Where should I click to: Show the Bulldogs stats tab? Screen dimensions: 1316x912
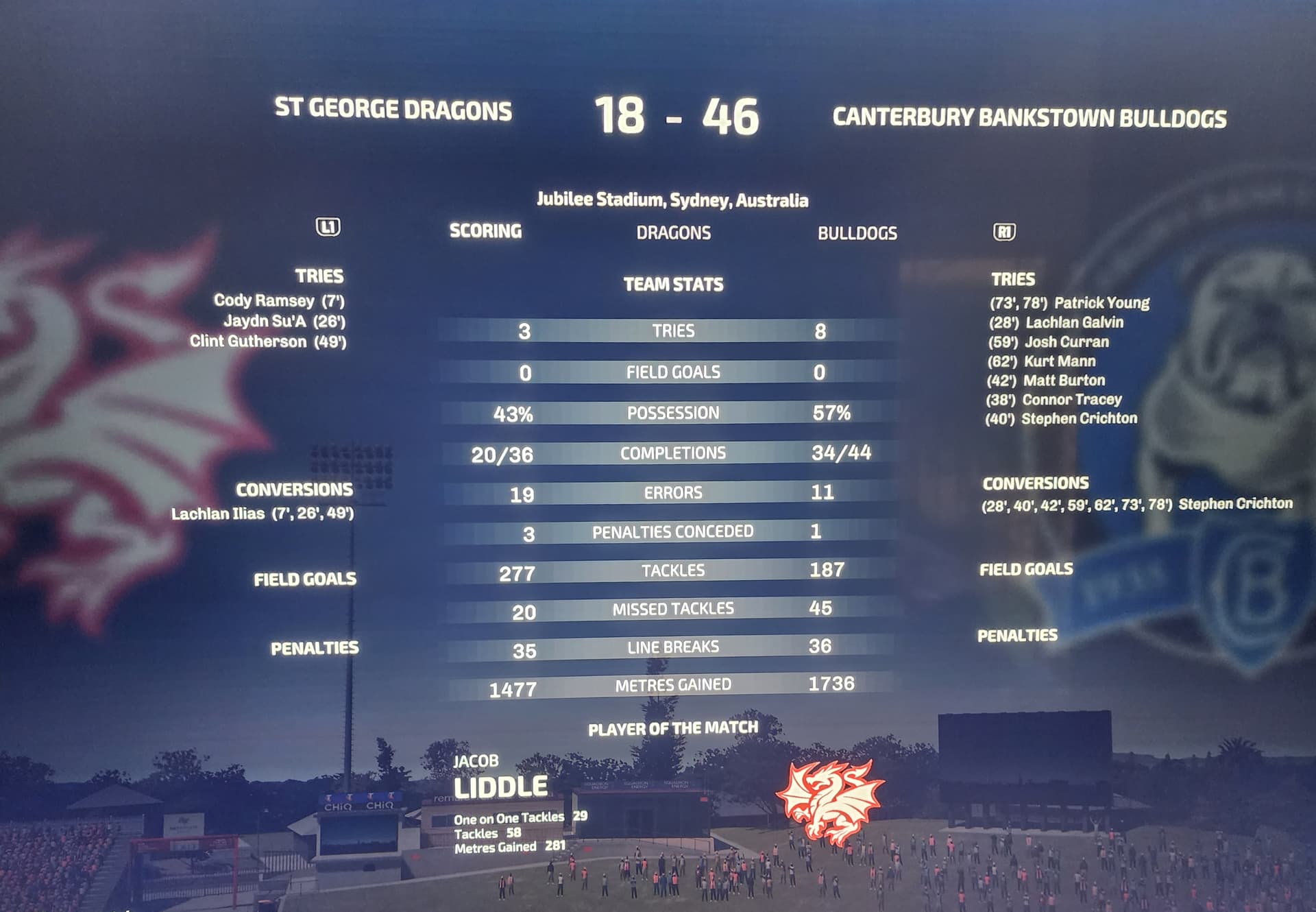857,234
